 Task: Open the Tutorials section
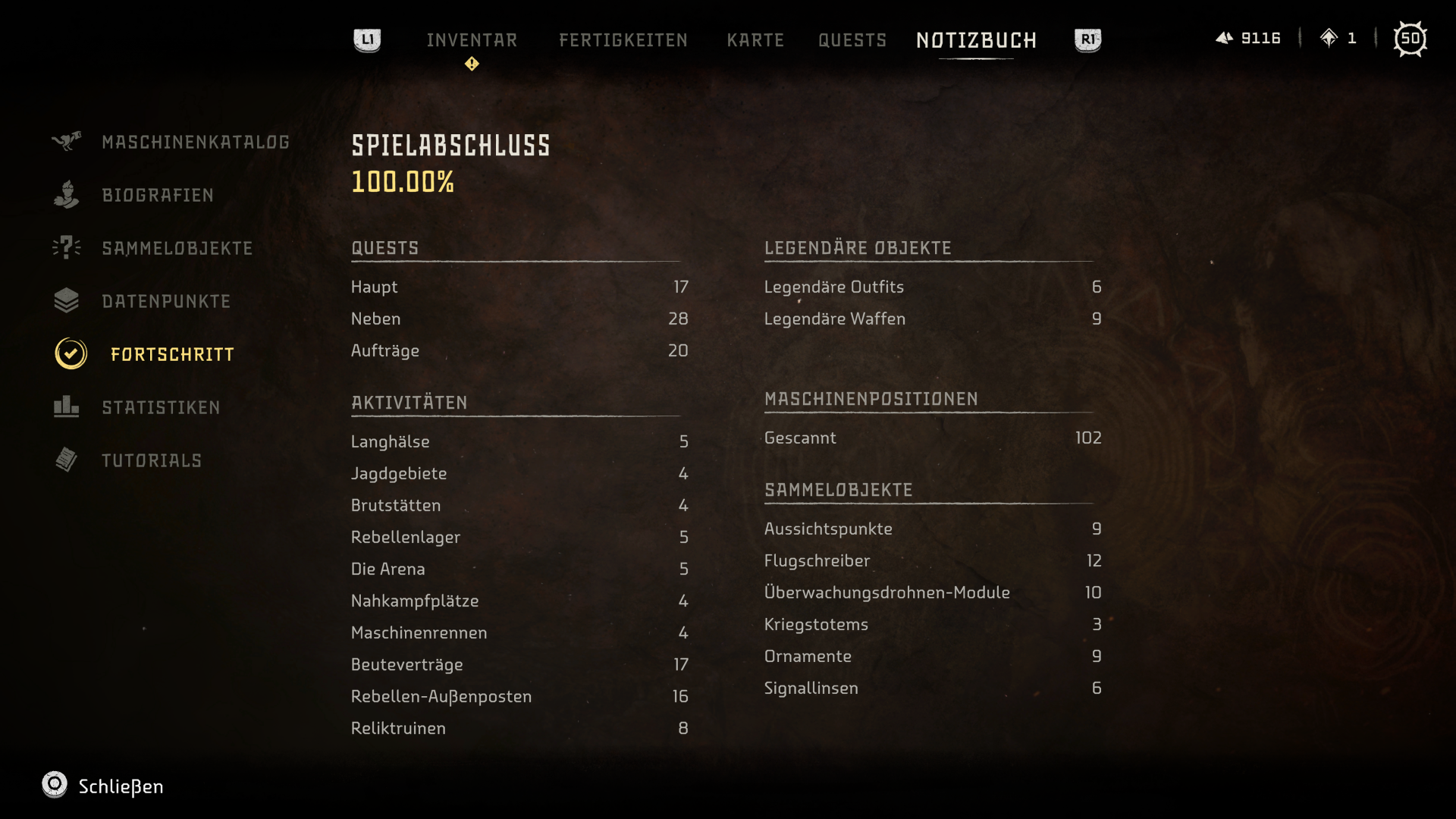tap(152, 461)
